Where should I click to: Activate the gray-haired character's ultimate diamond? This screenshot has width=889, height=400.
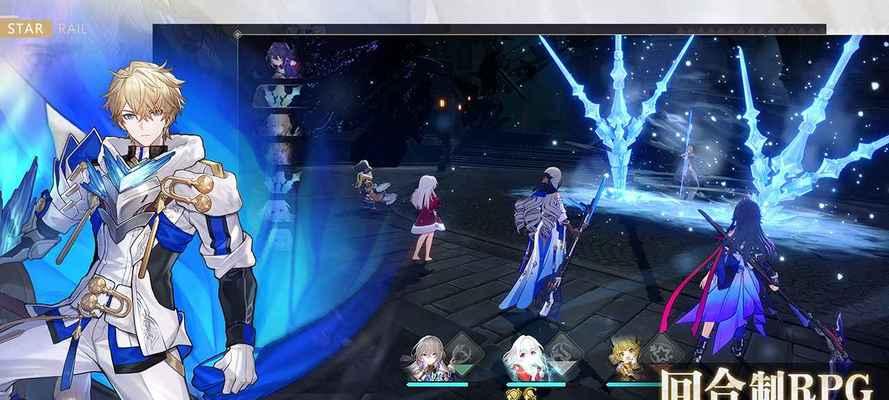point(462,354)
